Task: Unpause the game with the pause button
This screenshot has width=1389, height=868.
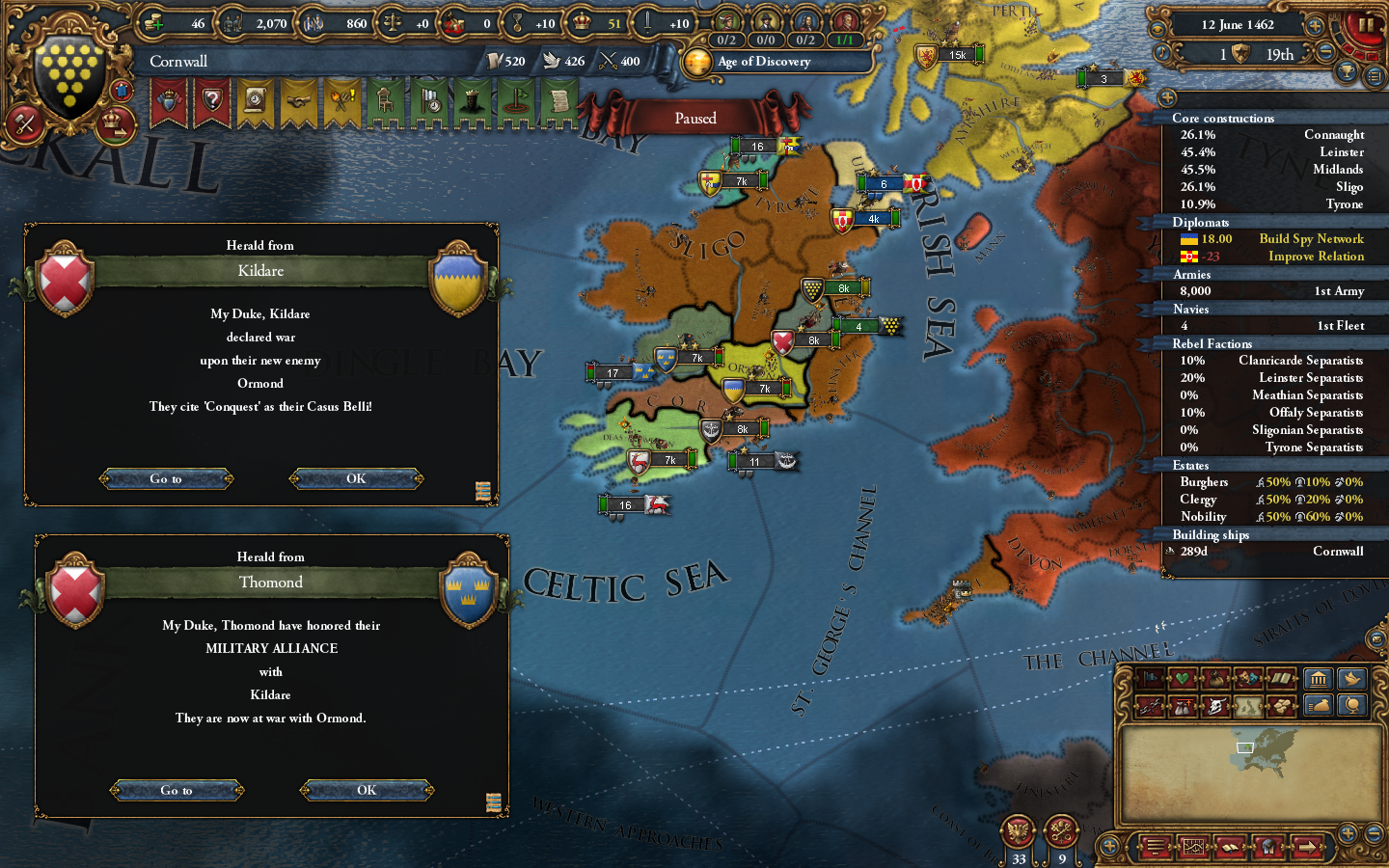Action: click(1365, 24)
